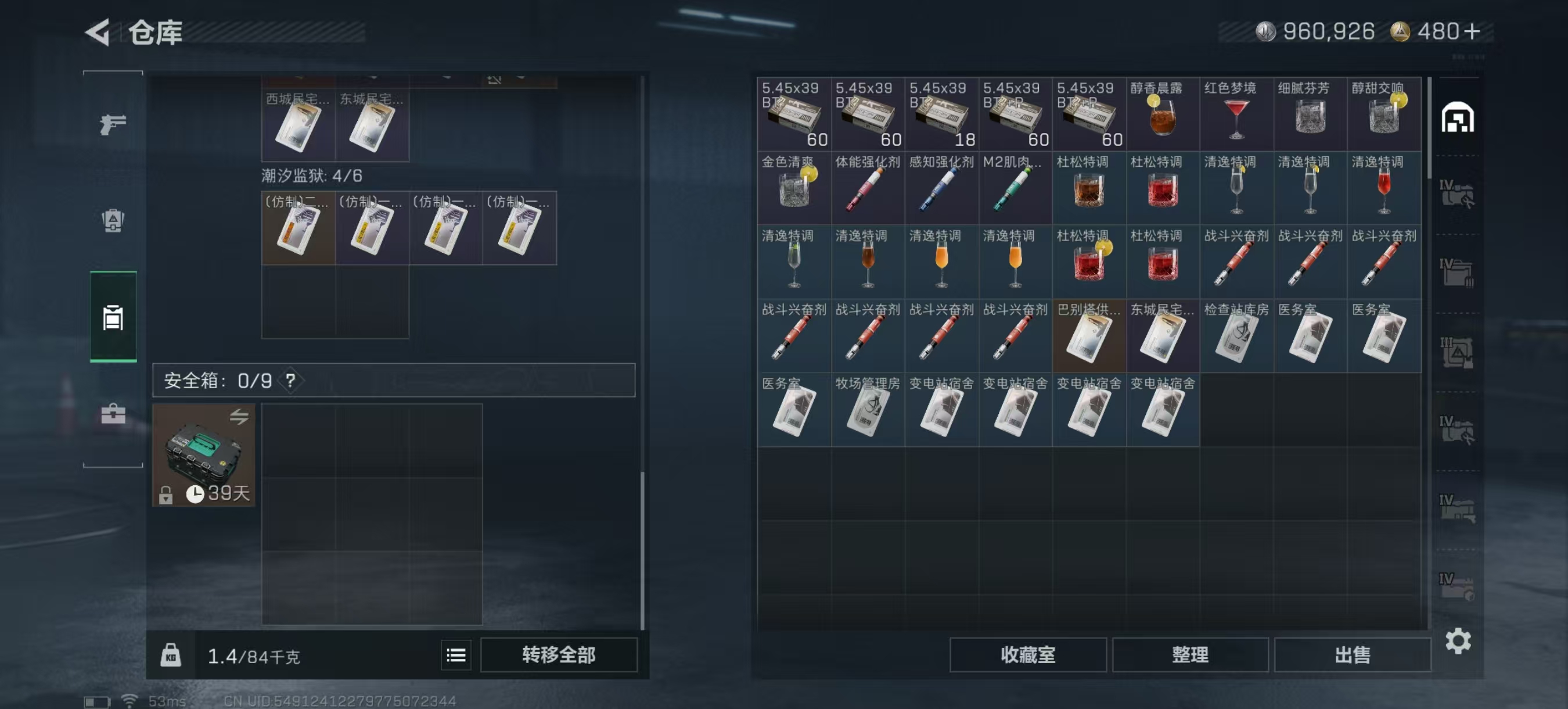
Task: Toggle the lock icon on the safe box
Action: pyautogui.click(x=165, y=495)
